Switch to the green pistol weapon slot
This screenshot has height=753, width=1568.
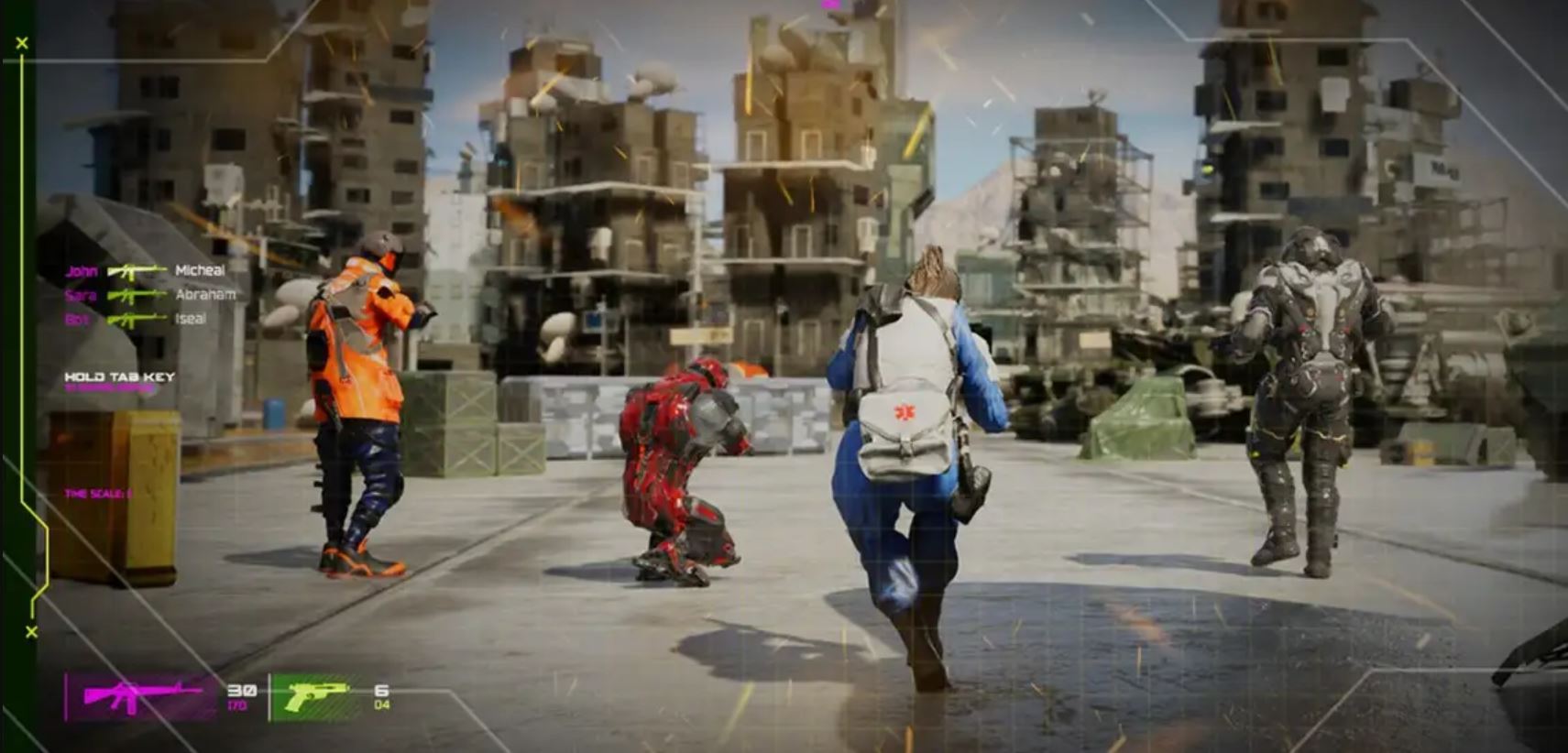pos(315,697)
